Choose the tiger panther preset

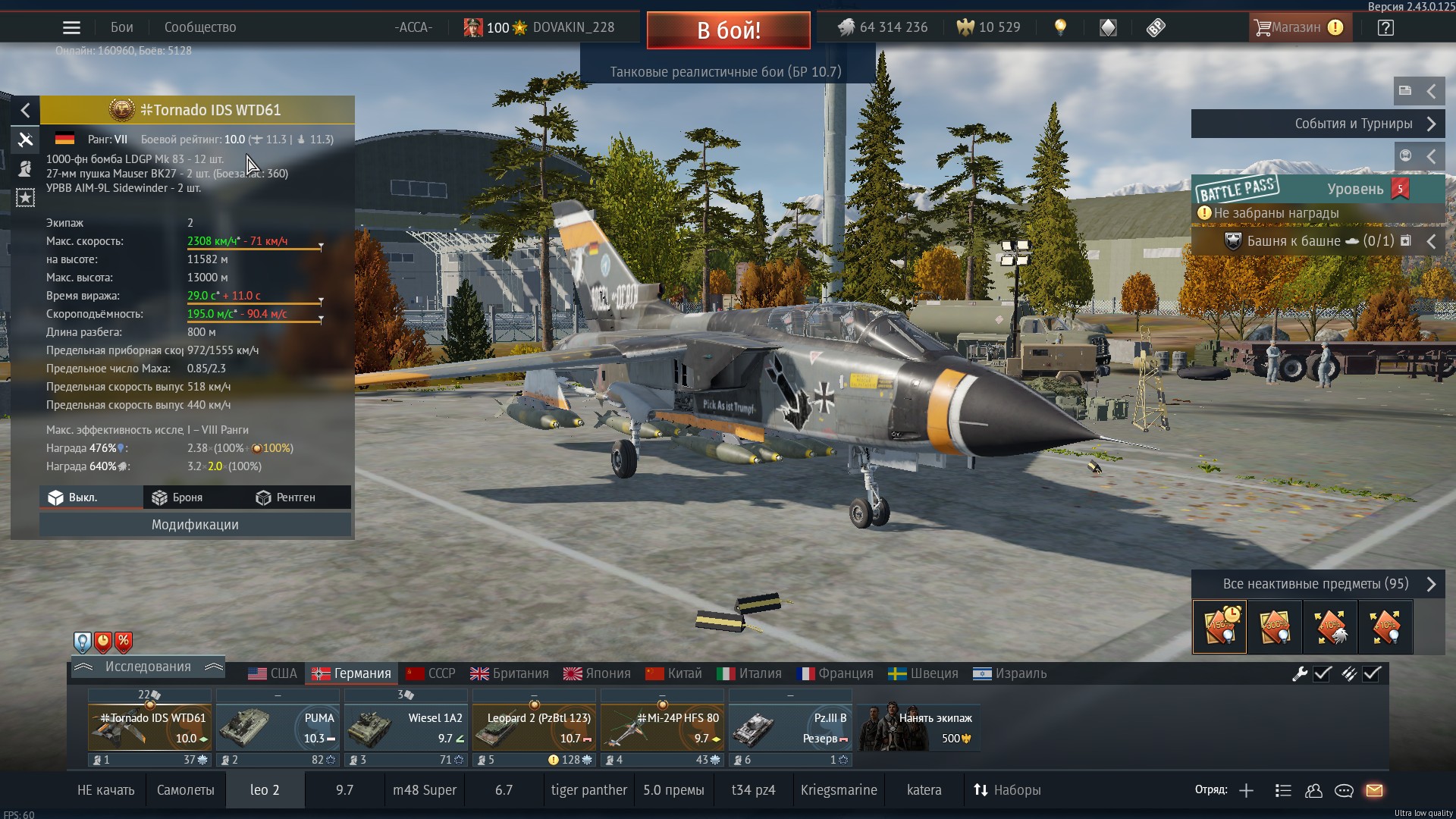coord(589,790)
